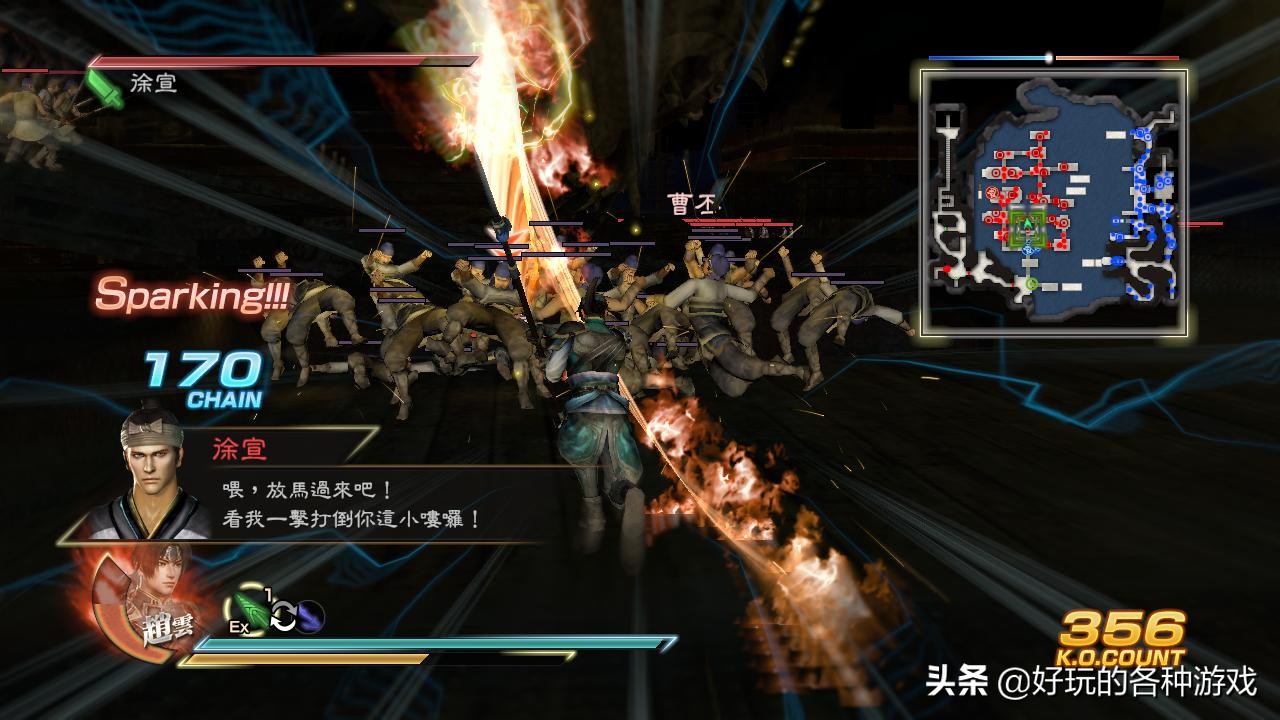Click a blue ally unit marker on minimap
The height and width of the screenshot is (720, 1280).
click(1139, 171)
